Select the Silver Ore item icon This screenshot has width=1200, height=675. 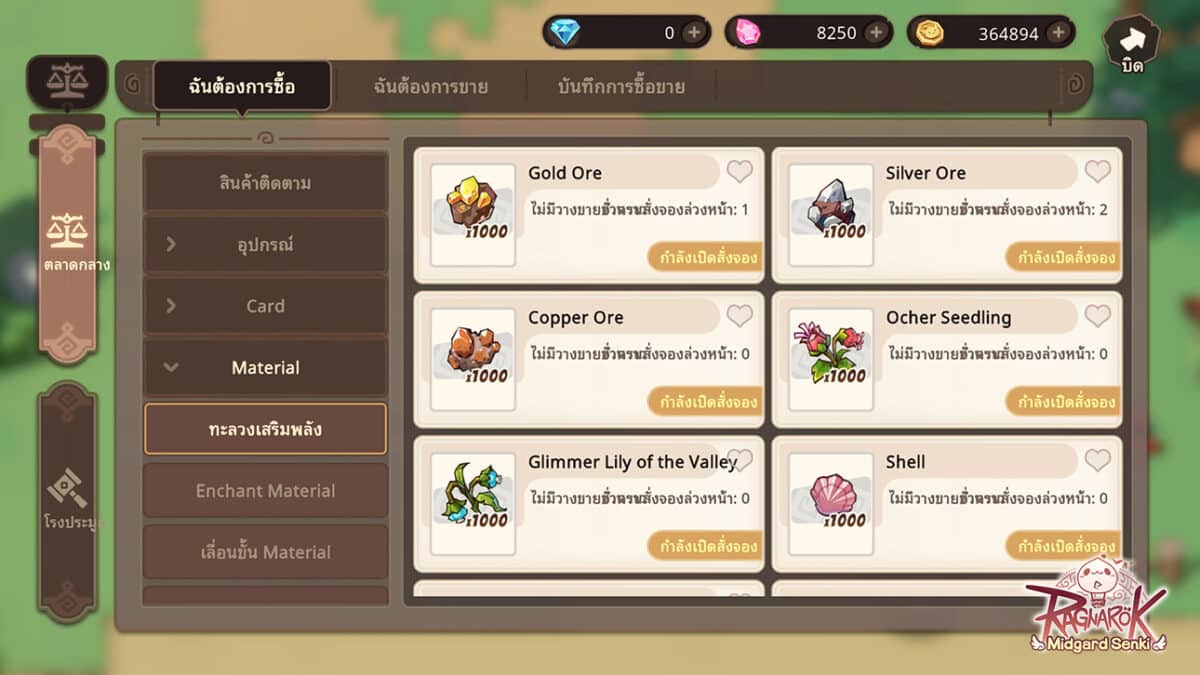pyautogui.click(x=830, y=214)
